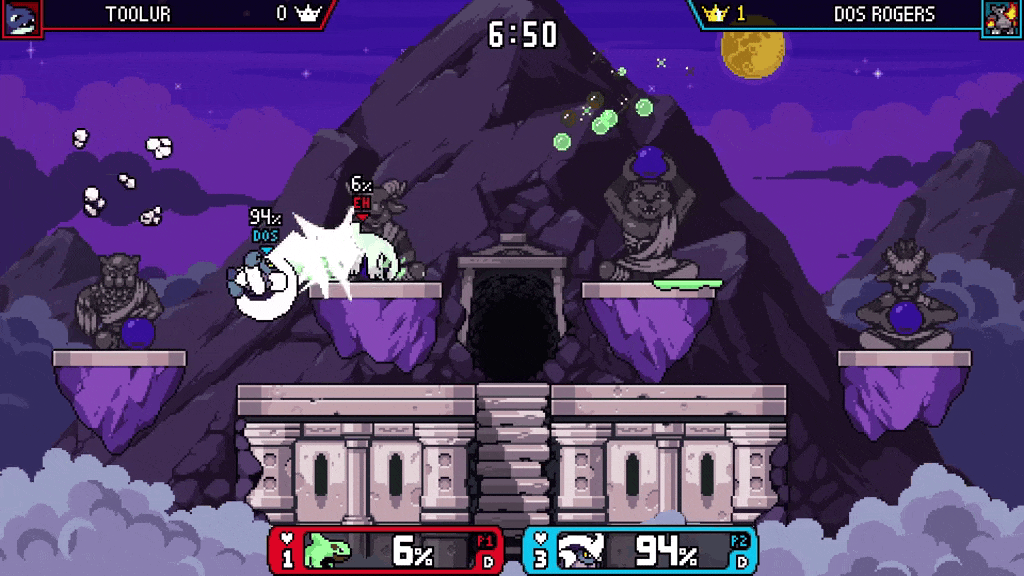Select the green P1 character portrait
1024x576 pixels.
[332, 551]
